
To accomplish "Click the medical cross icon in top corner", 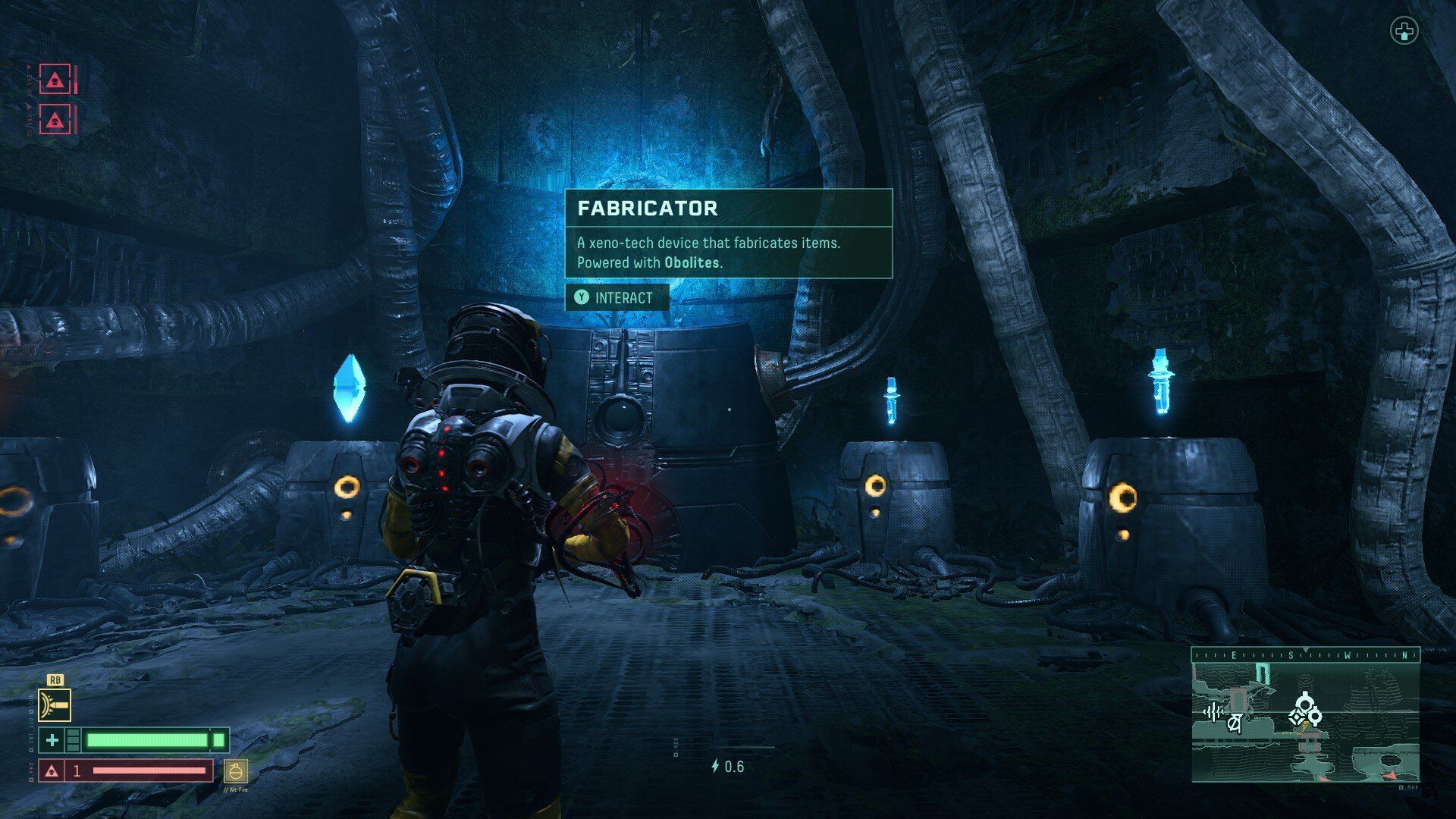I will (1404, 32).
